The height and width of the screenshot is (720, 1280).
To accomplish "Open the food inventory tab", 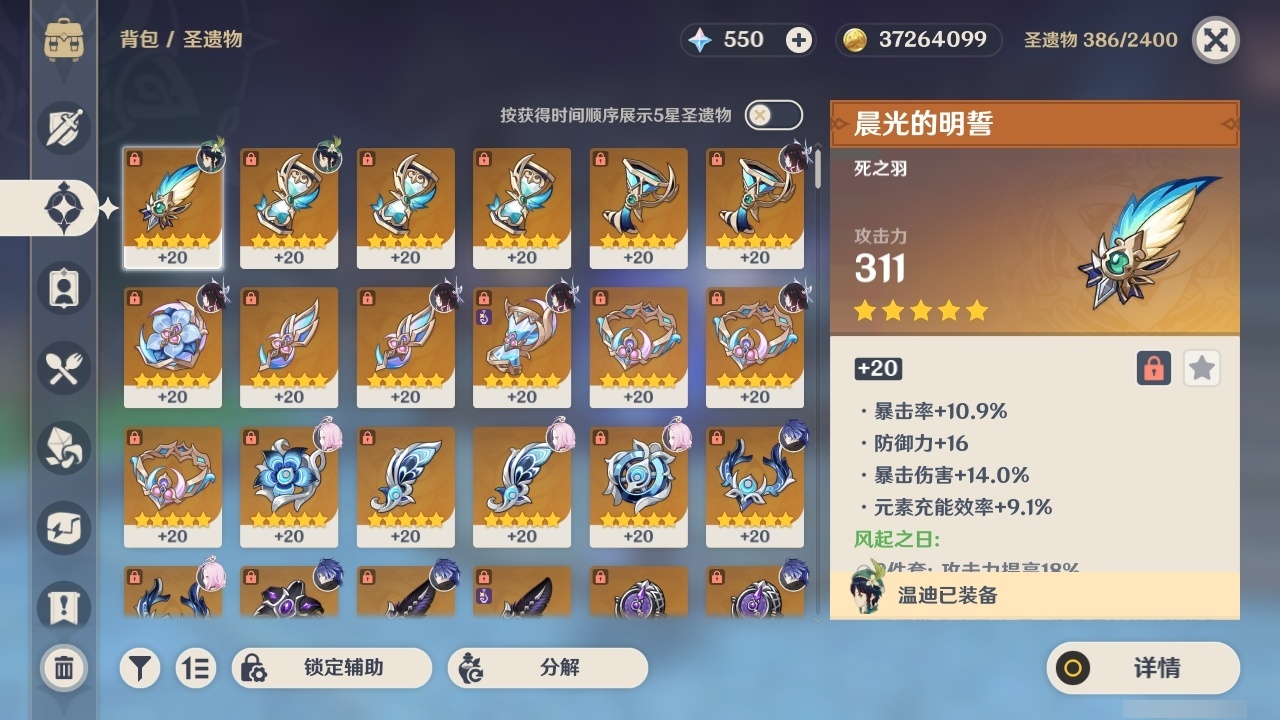I will tap(62, 368).
